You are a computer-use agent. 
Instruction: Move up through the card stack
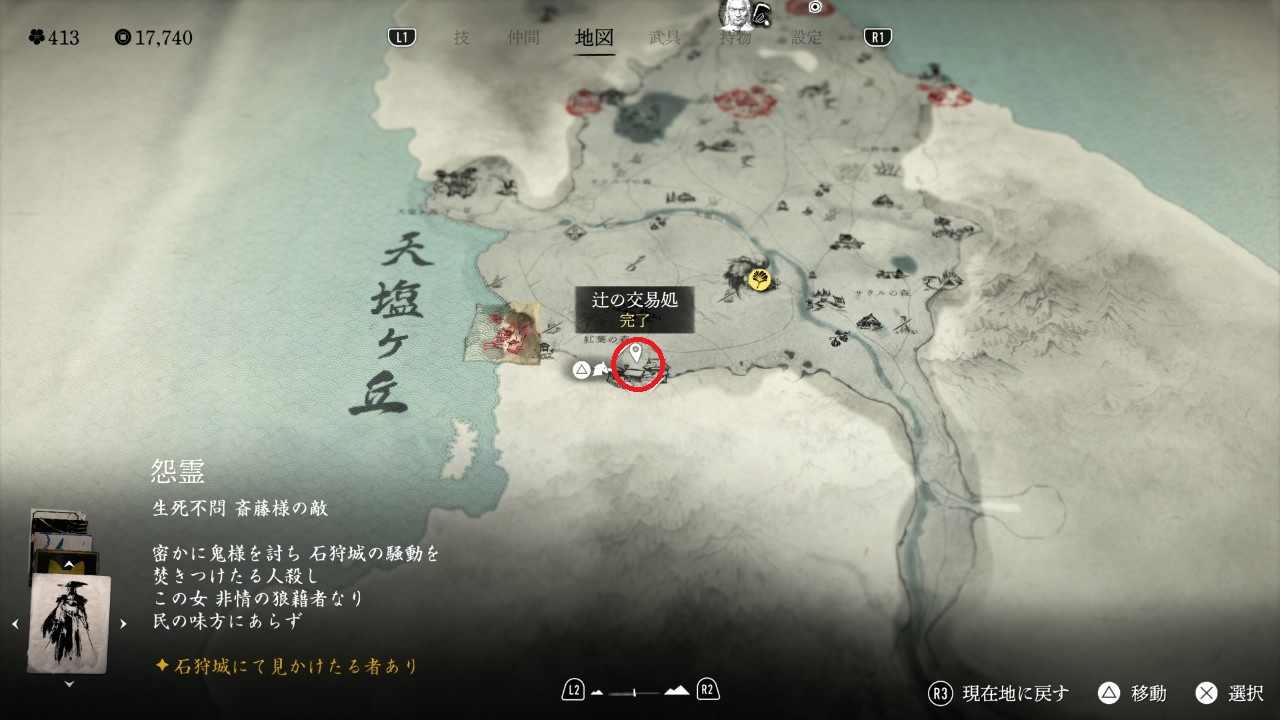coord(68,565)
